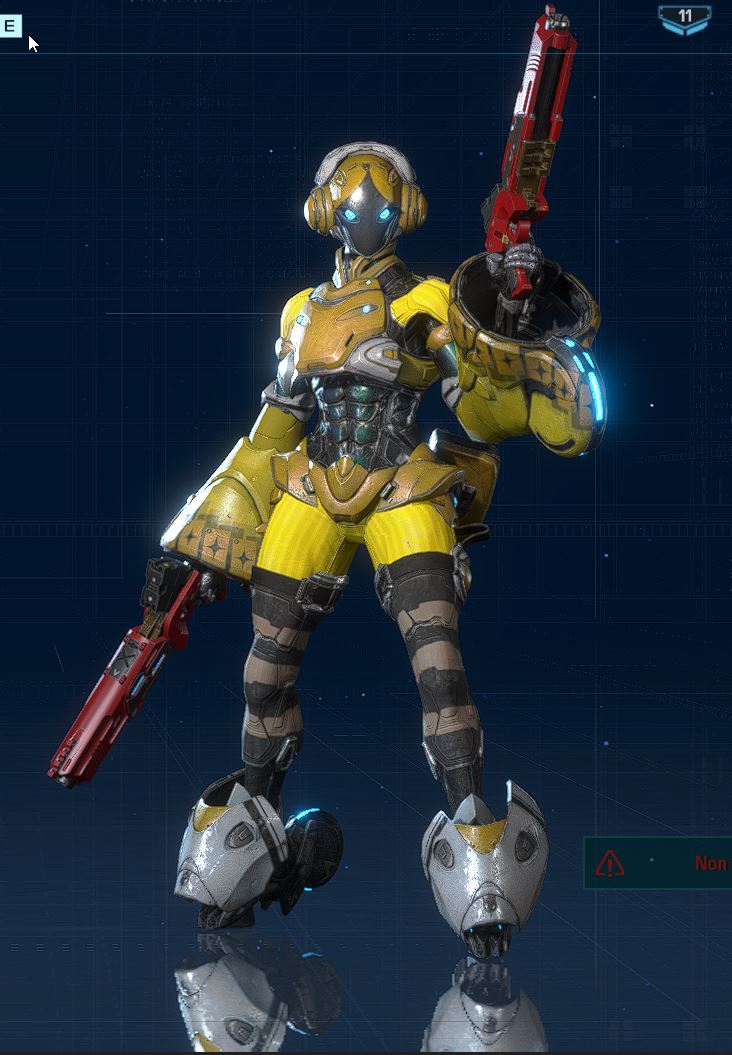
Task: Select the level 11 rank badge
Action: coord(684,19)
